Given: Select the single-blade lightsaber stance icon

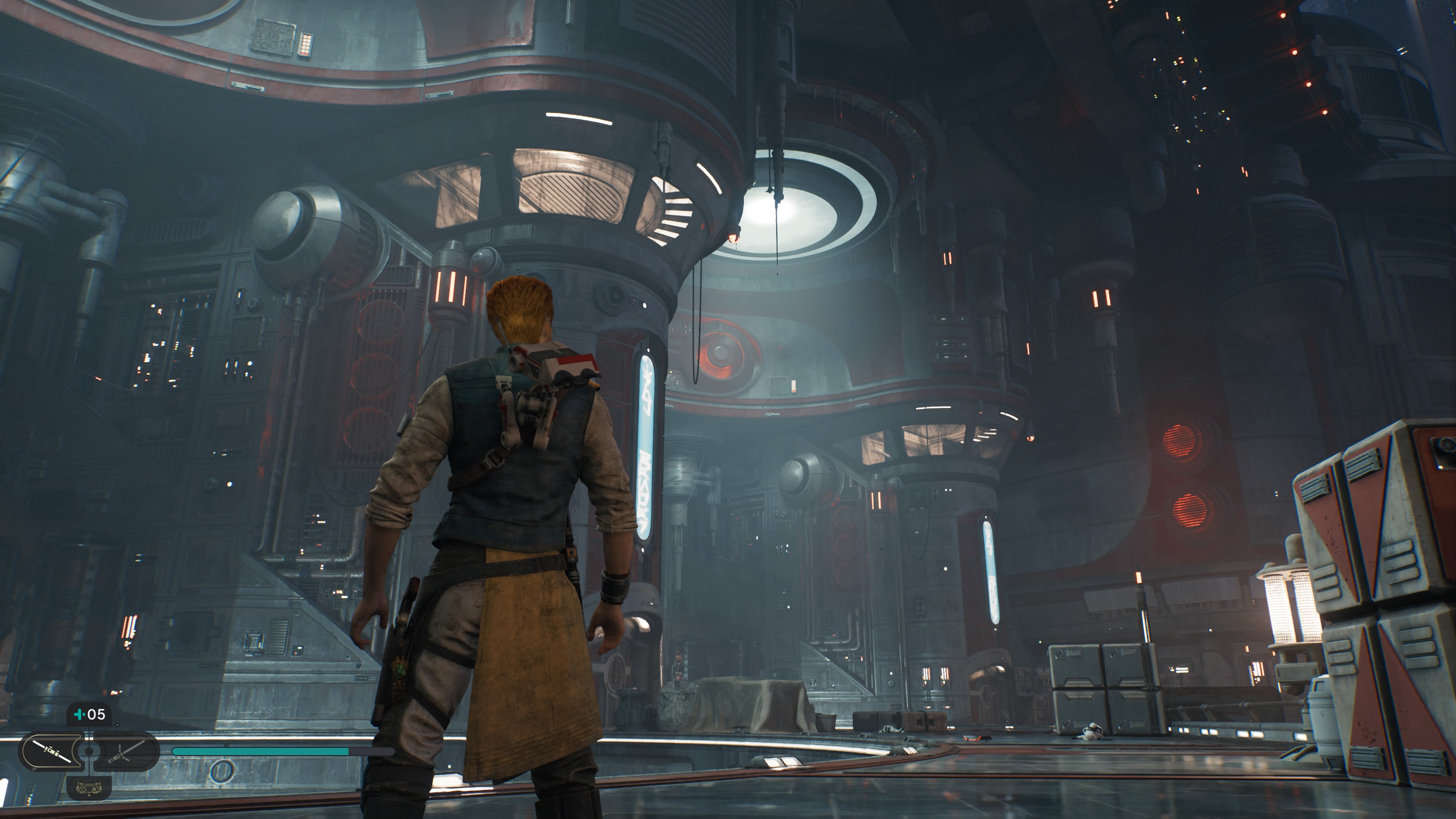Looking at the screenshot, I should pos(52,751).
